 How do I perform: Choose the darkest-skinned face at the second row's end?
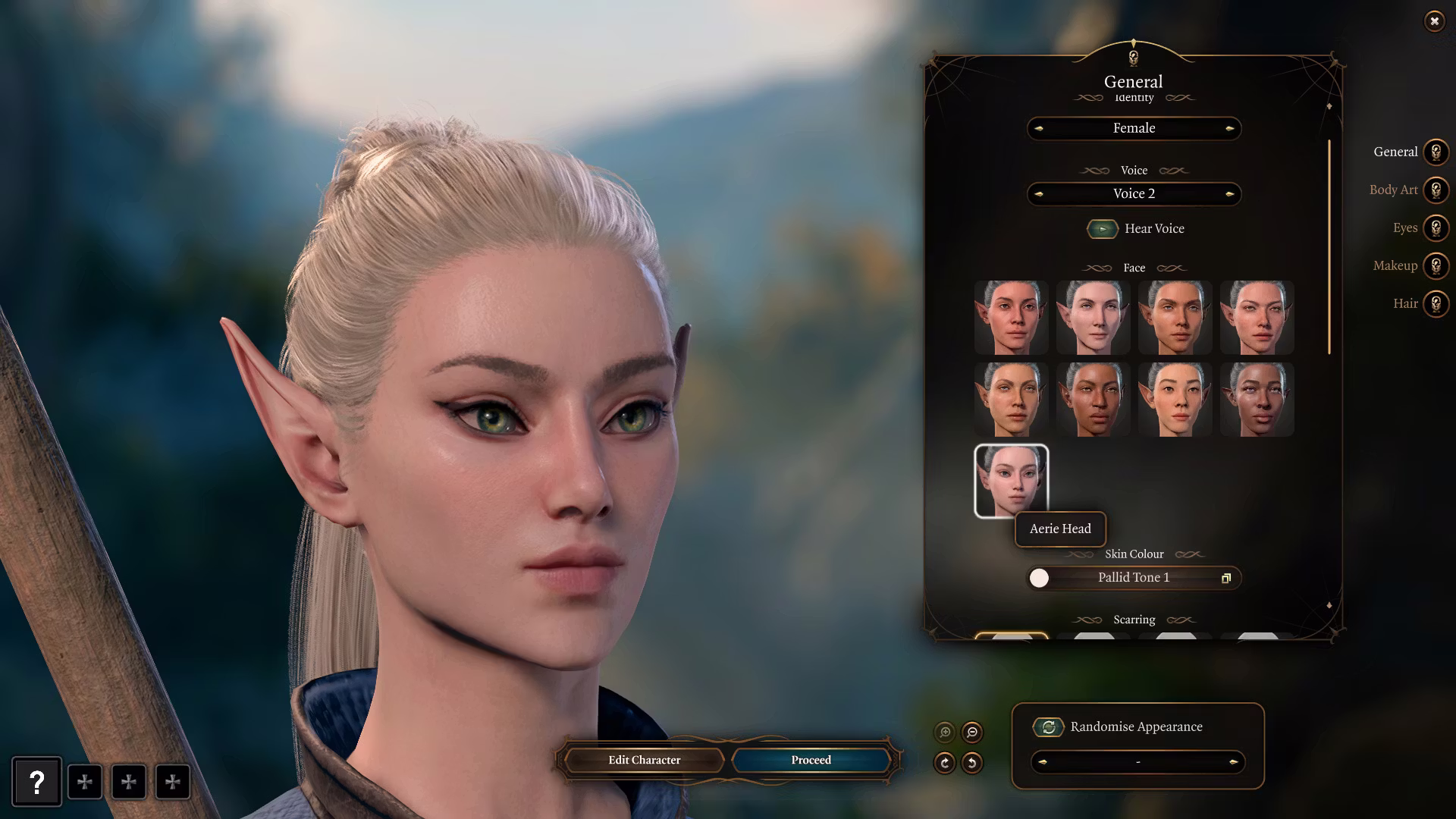pyautogui.click(x=1257, y=399)
